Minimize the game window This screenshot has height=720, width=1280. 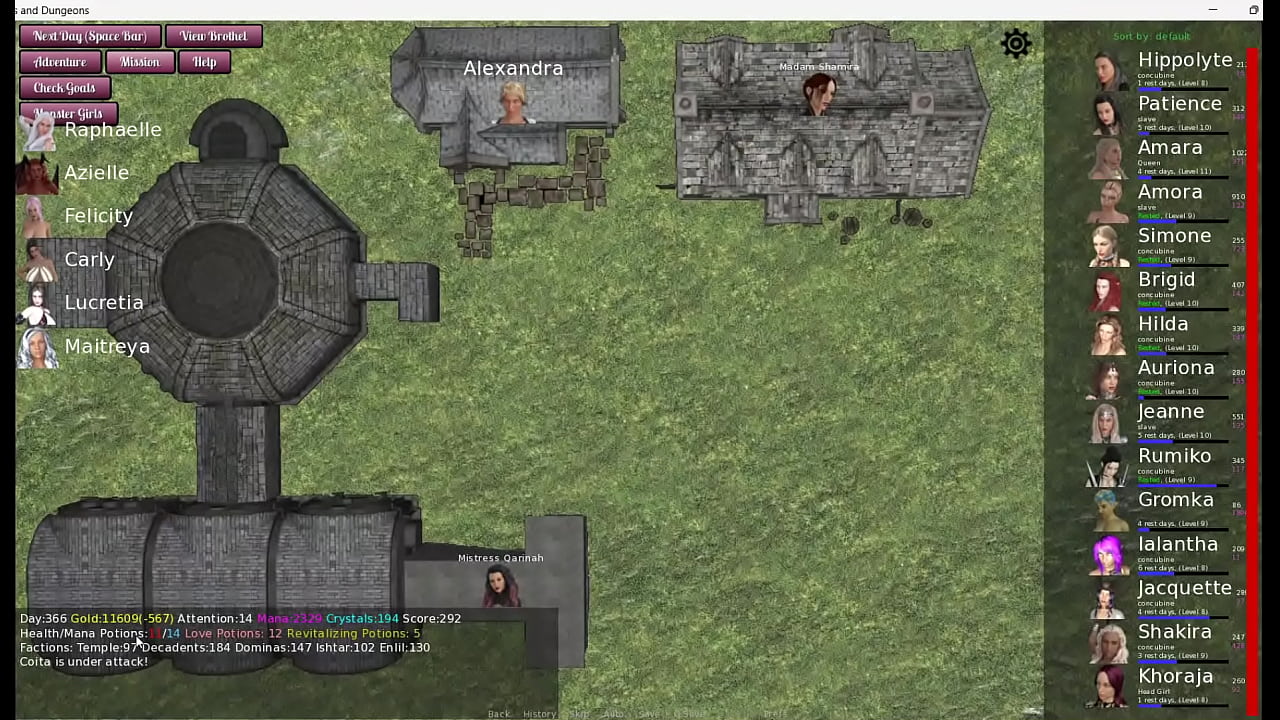[1213, 10]
